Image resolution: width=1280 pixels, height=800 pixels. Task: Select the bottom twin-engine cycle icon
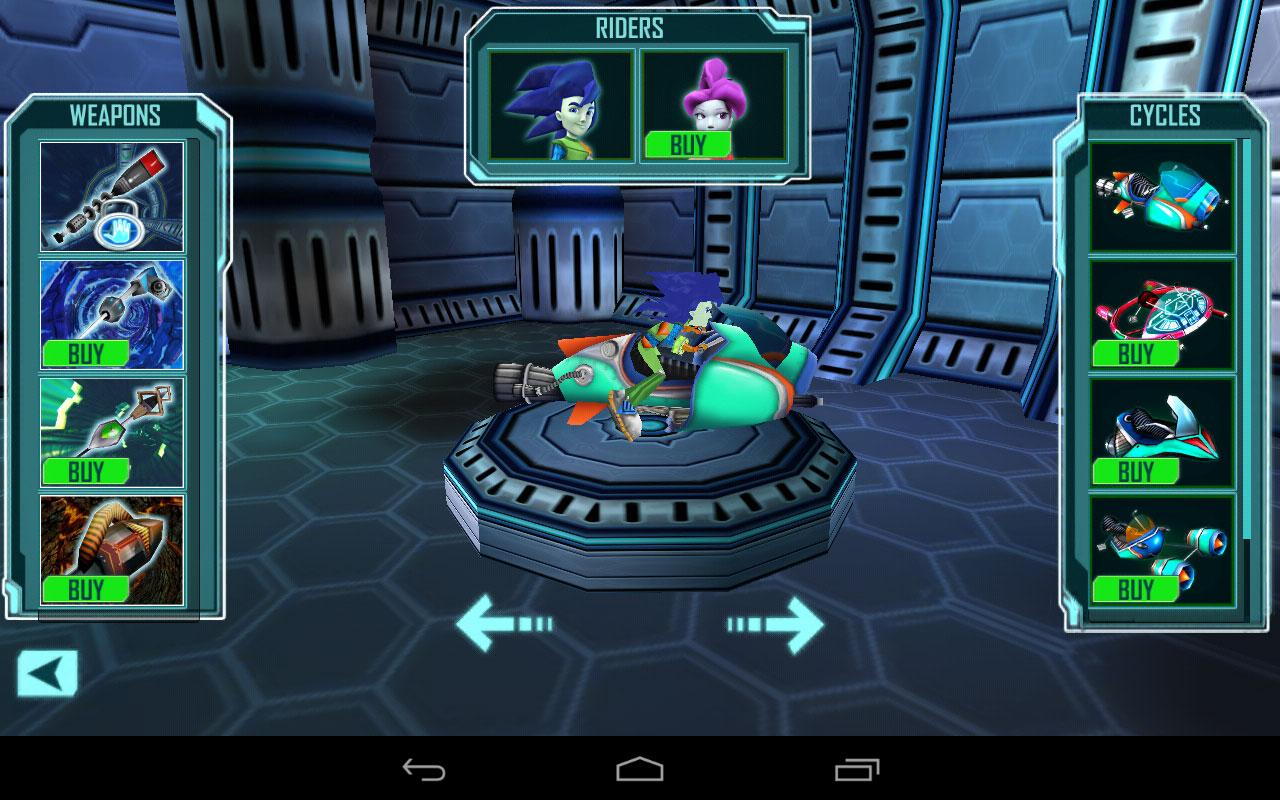pyautogui.click(x=1160, y=540)
